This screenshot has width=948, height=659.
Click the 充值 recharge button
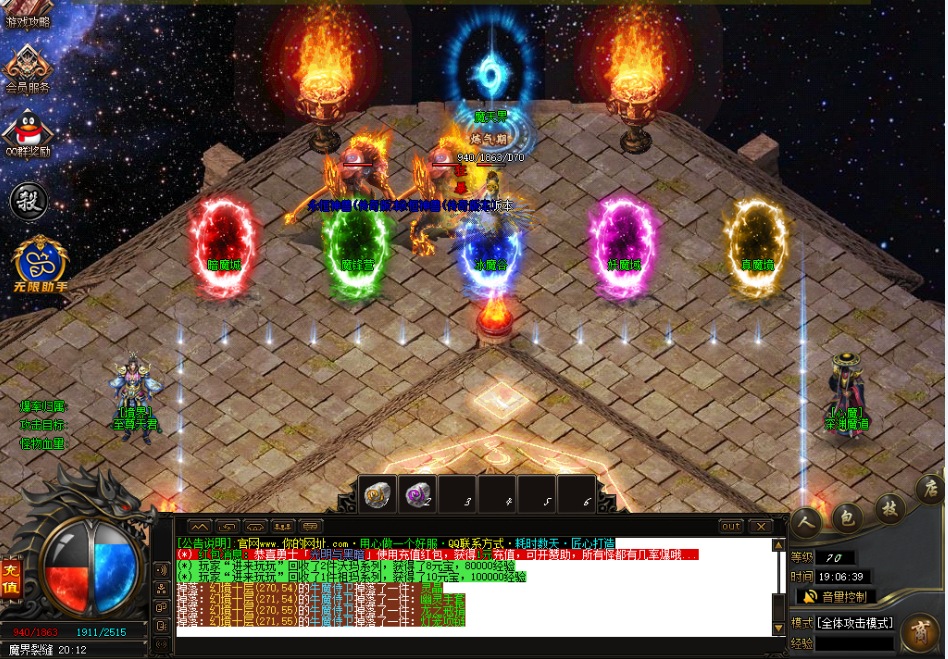[x=11, y=576]
